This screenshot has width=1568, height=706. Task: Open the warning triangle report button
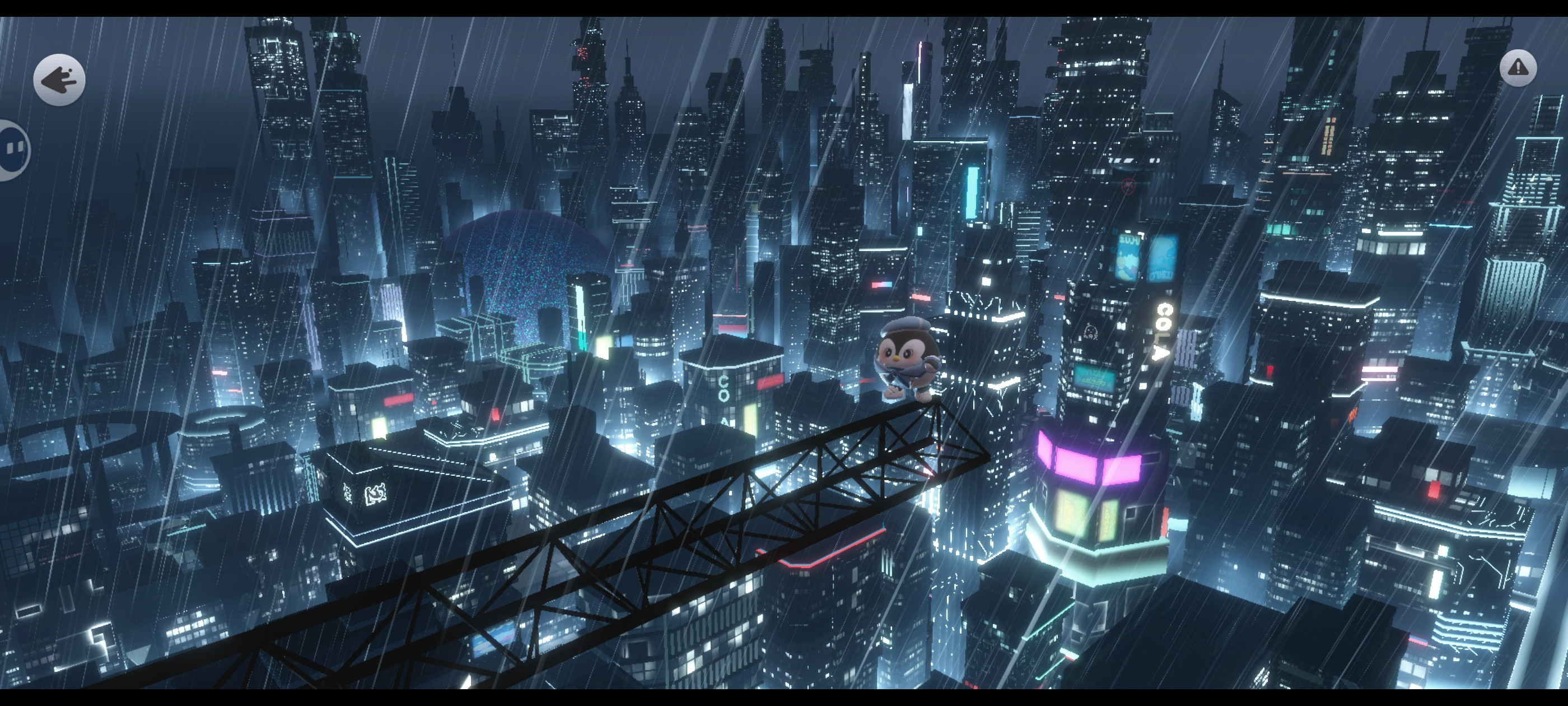click(x=1518, y=68)
